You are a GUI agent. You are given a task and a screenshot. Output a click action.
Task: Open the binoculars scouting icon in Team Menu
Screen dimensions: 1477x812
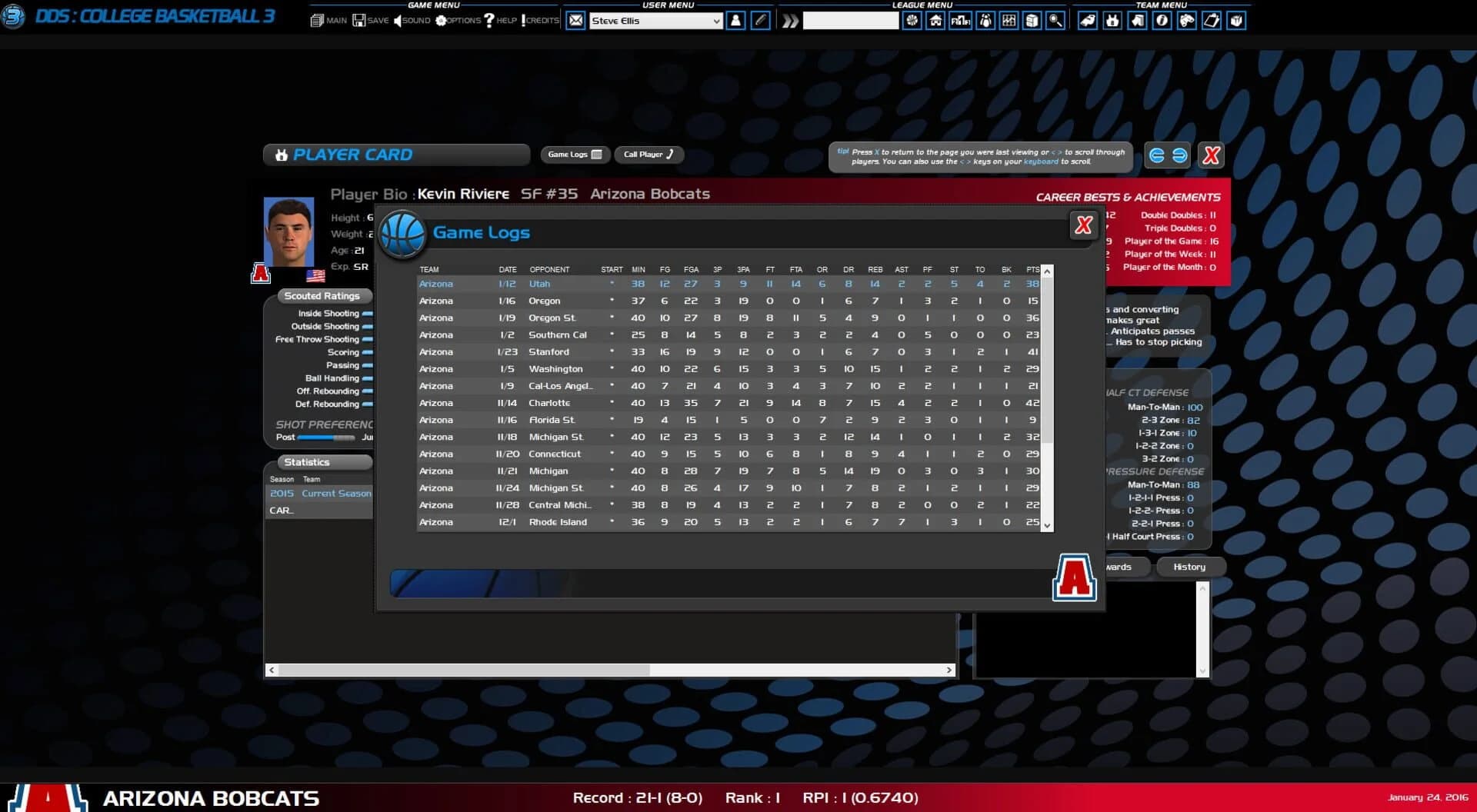tap(1185, 21)
